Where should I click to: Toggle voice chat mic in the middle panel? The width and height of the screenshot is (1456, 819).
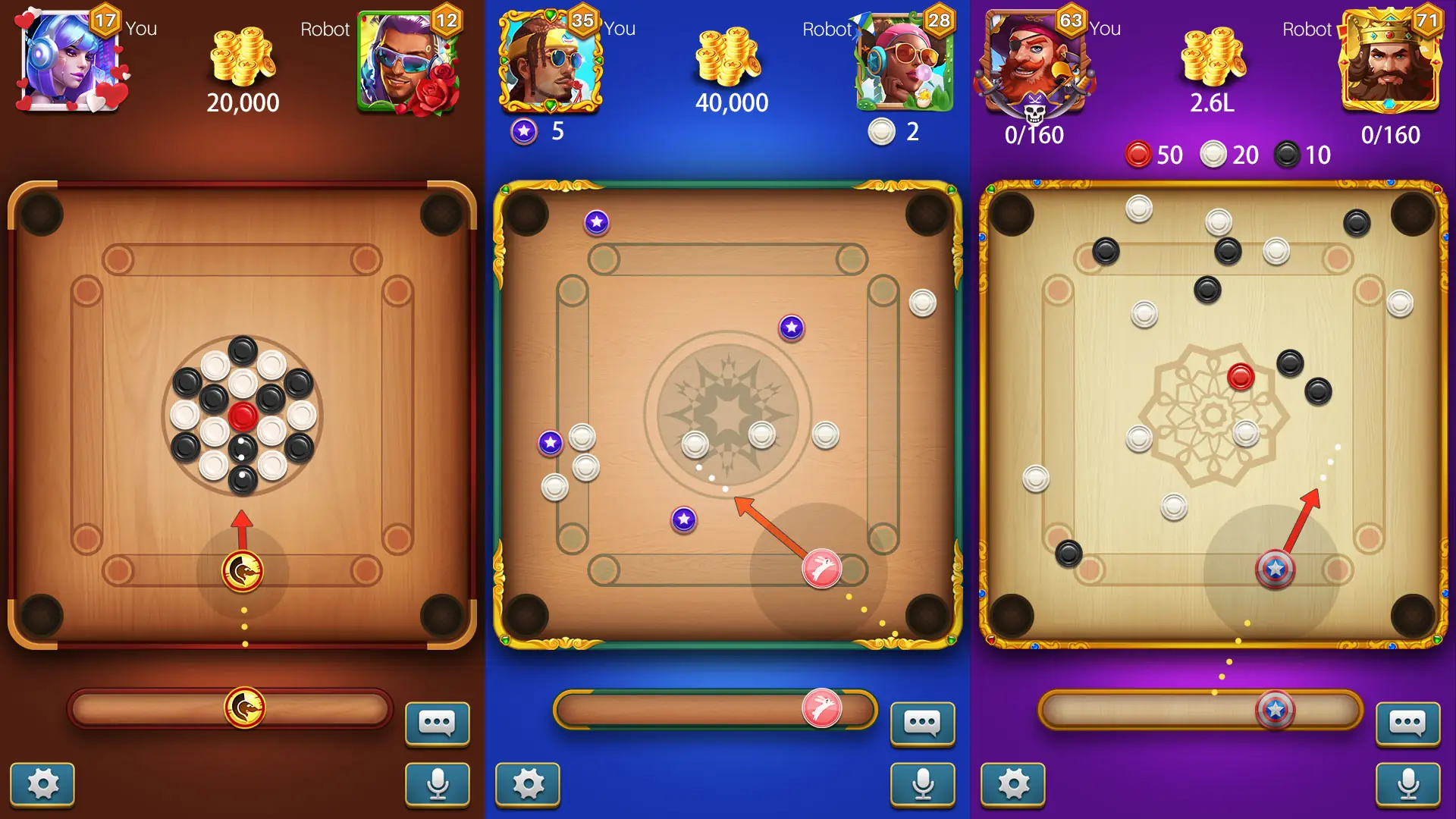point(922,785)
